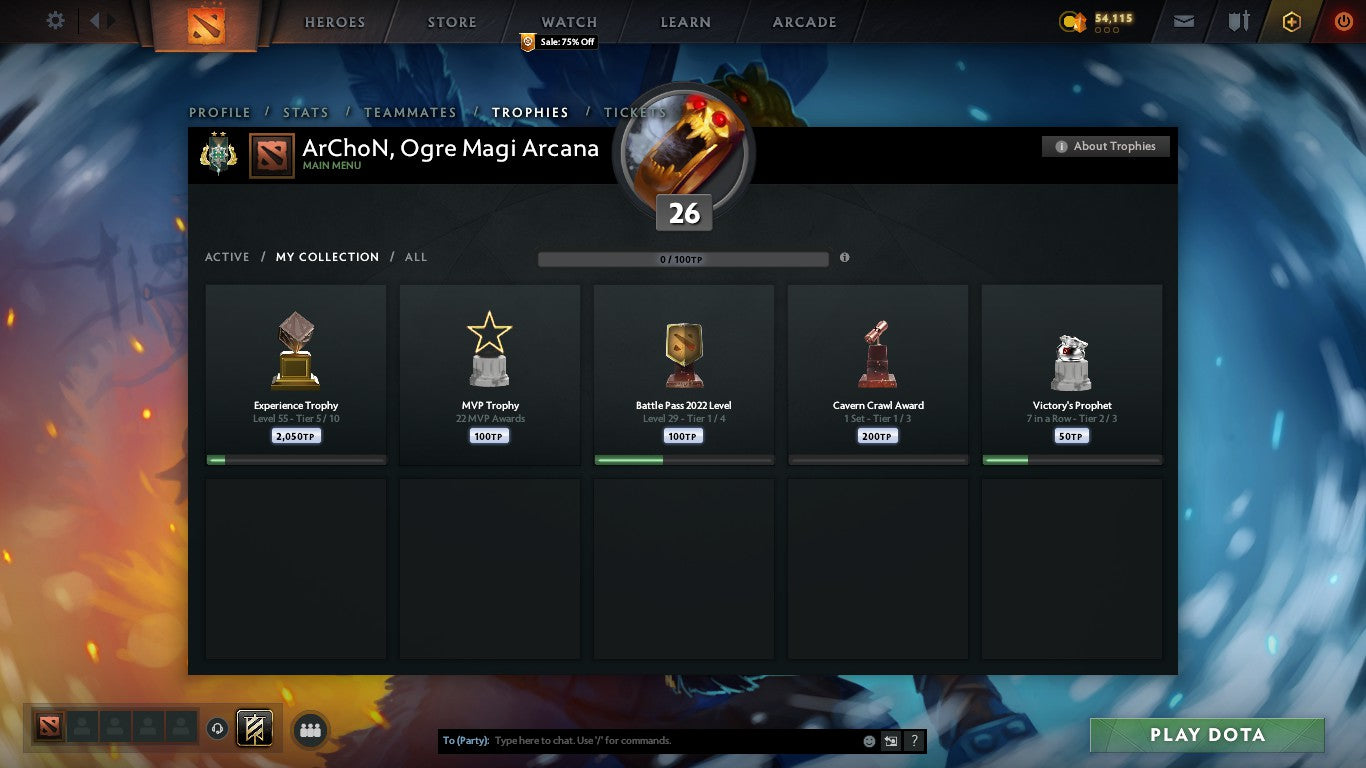View the Stats tab
The width and height of the screenshot is (1366, 768).
coord(305,112)
